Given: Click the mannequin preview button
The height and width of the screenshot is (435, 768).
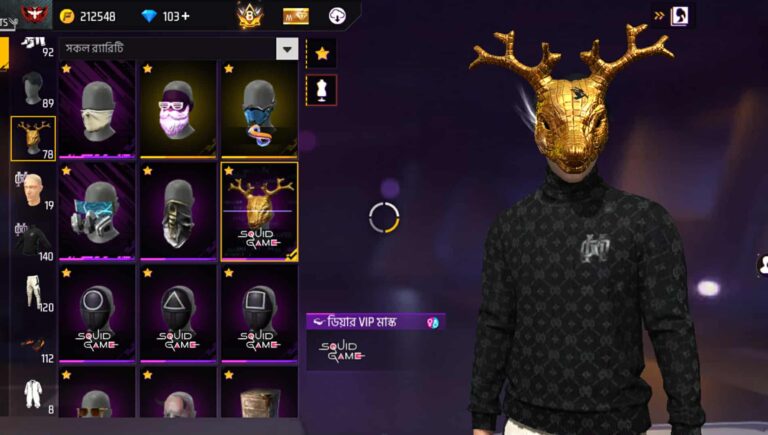Looking at the screenshot, I should point(322,90).
